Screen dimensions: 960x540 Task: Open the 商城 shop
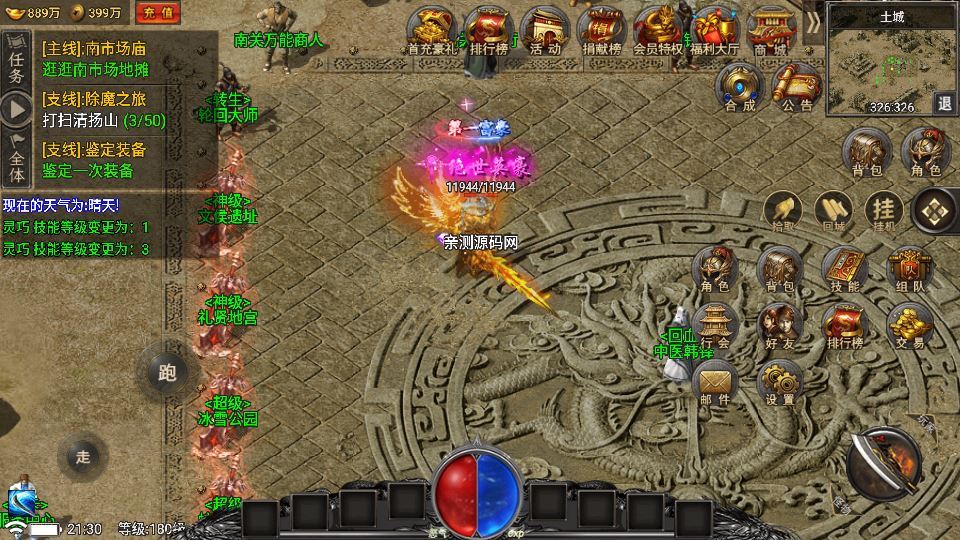click(x=770, y=31)
